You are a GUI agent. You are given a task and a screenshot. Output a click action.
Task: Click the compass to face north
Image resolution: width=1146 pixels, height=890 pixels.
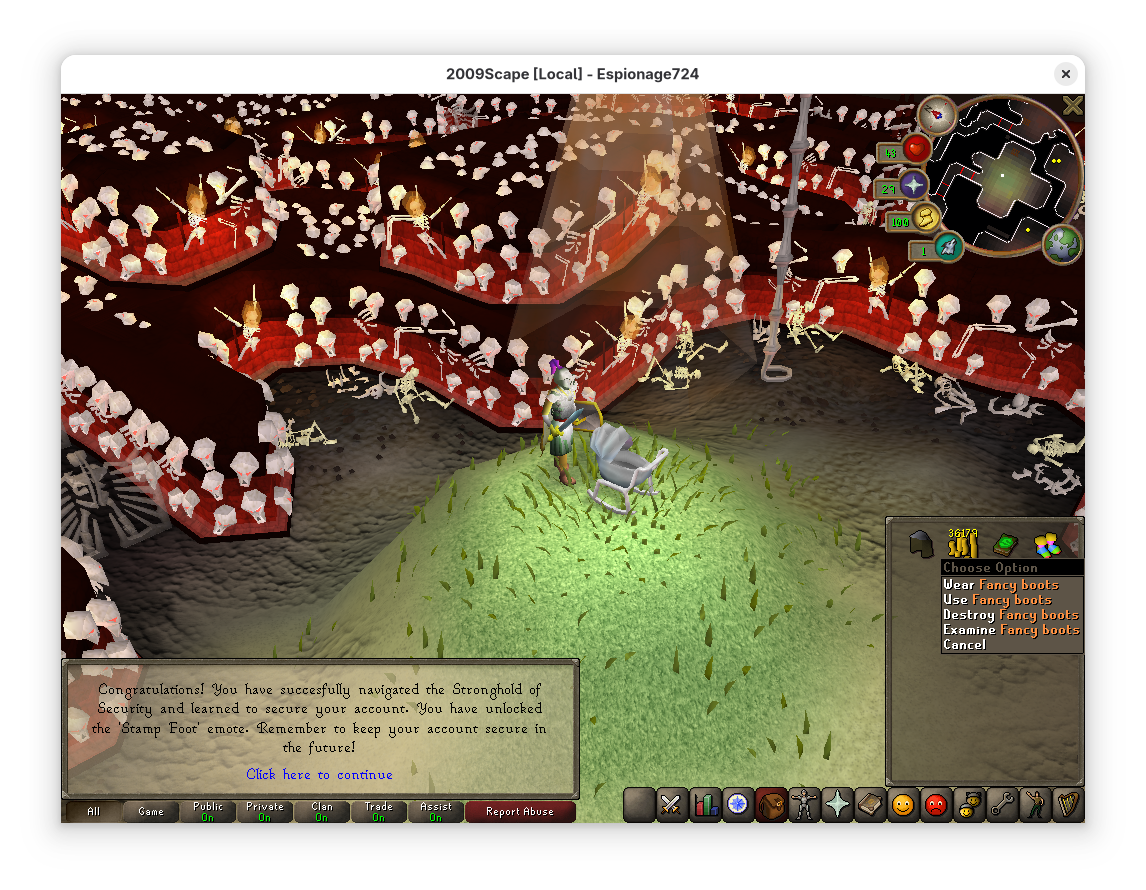point(937,116)
